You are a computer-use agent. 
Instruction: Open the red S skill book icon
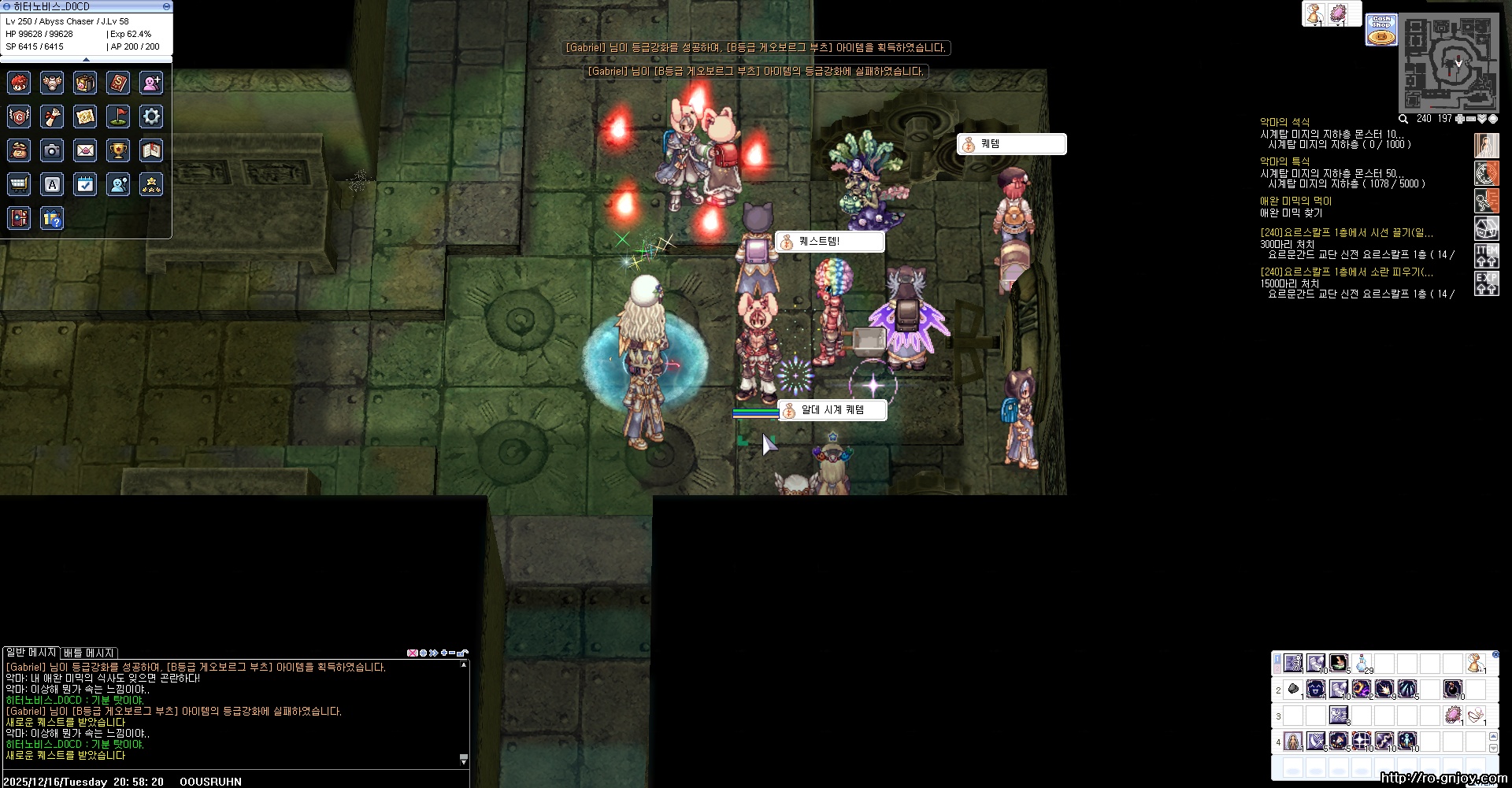click(118, 83)
